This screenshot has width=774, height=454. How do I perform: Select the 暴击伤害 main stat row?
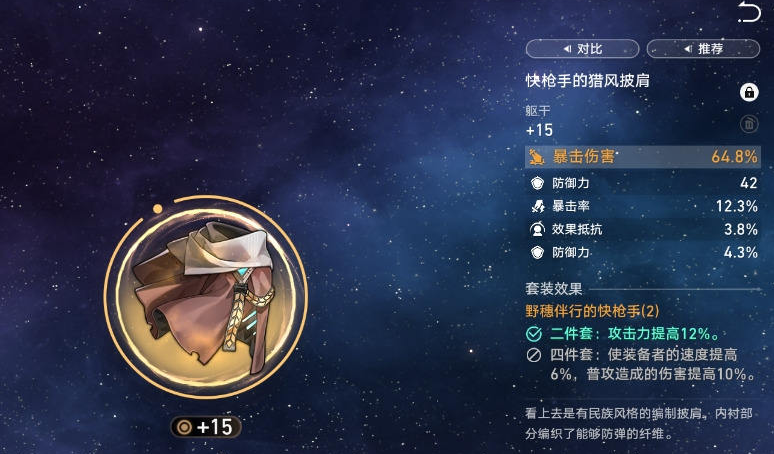642,156
